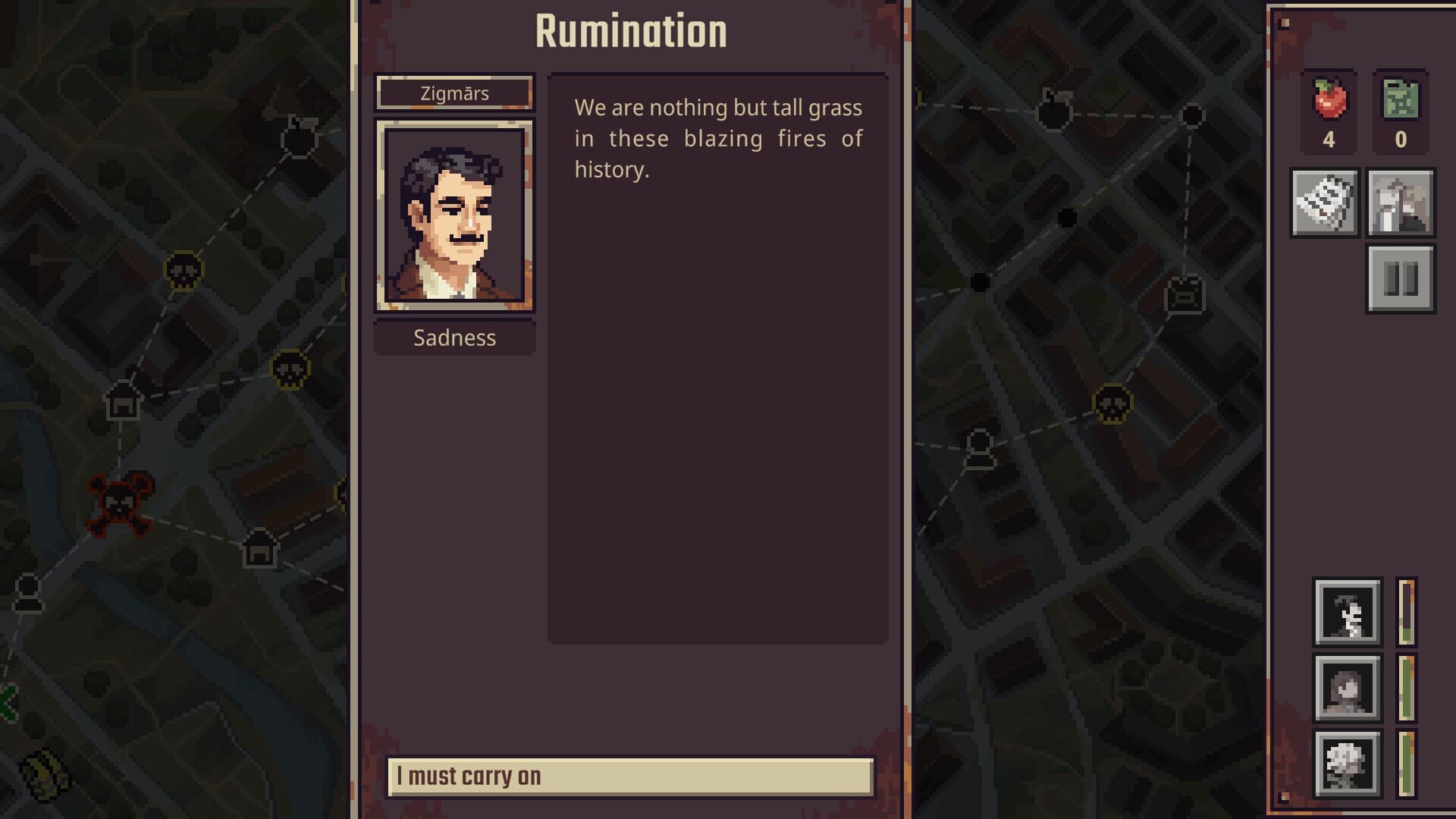Open the journal notes icon

click(x=1326, y=203)
